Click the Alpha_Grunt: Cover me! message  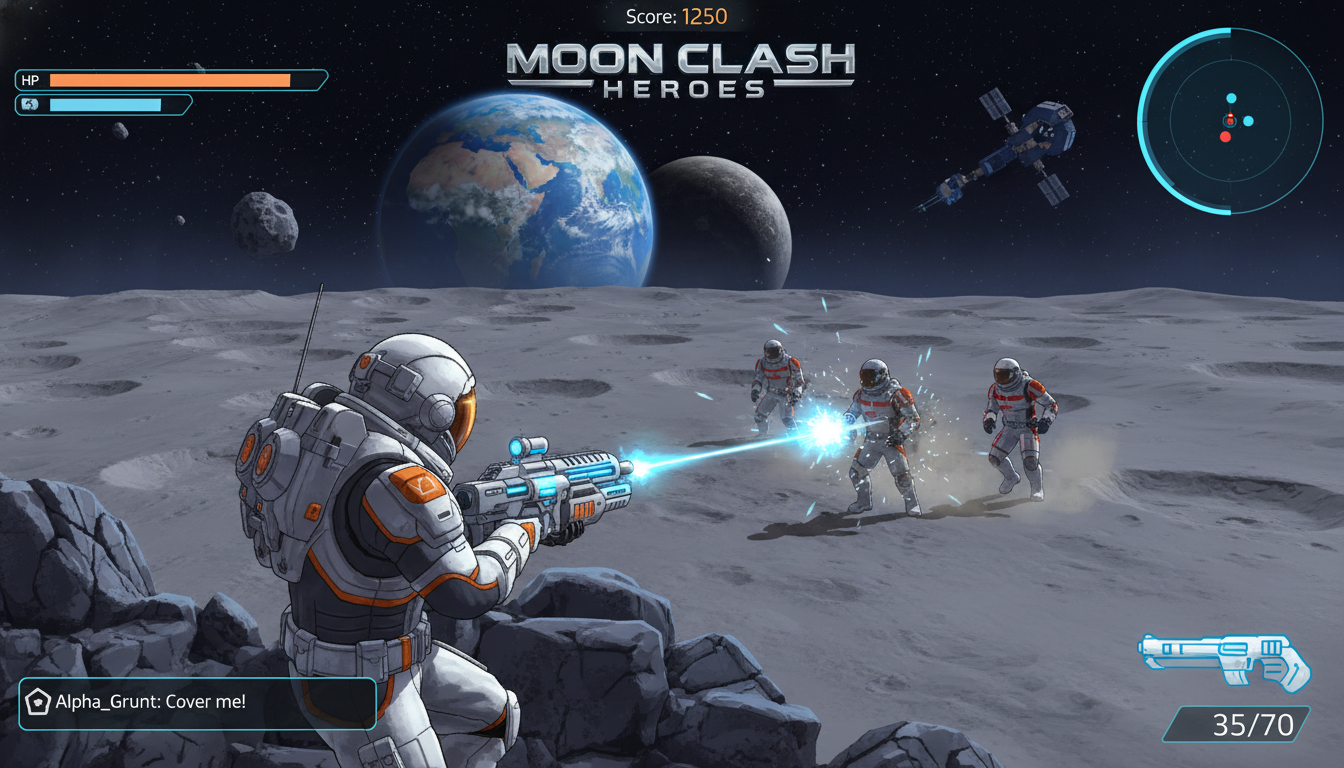(x=150, y=702)
